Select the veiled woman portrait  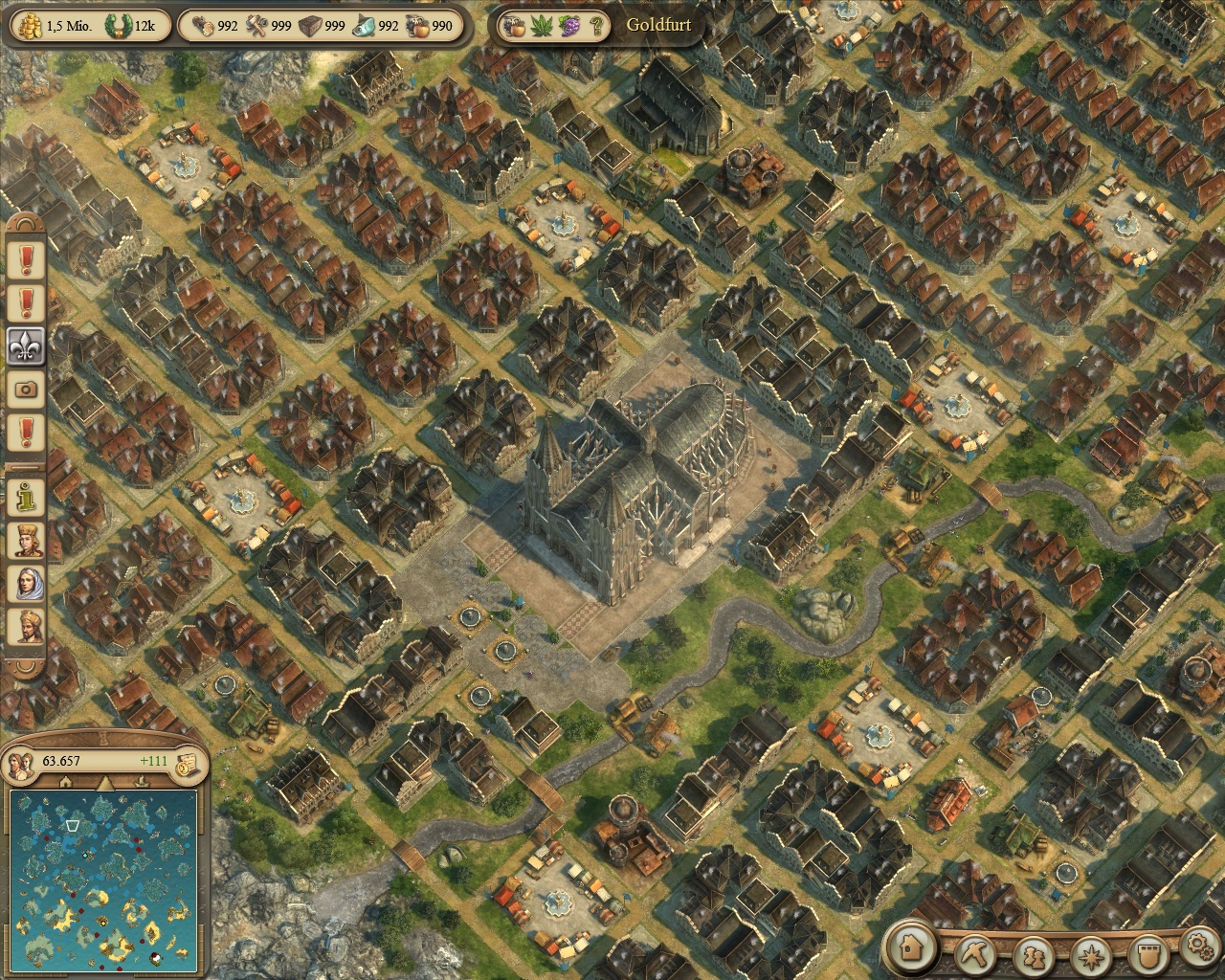coord(26,583)
